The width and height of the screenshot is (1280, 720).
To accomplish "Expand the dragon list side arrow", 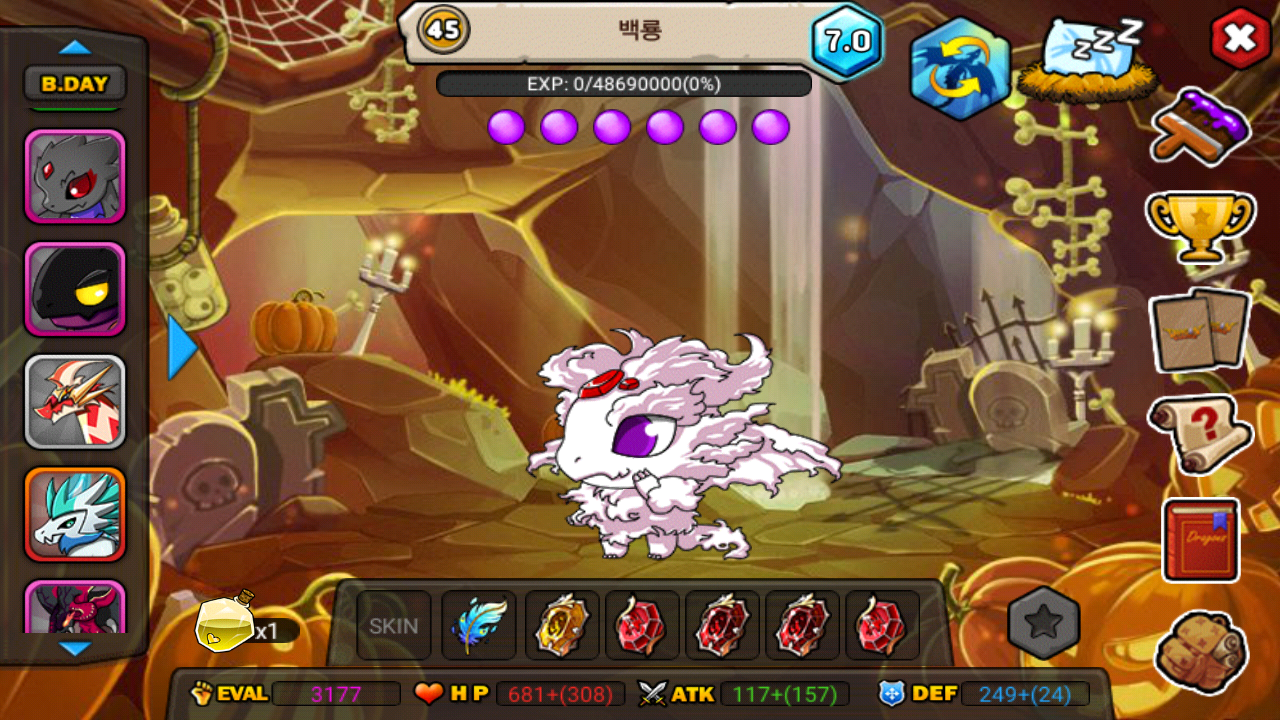I will (182, 347).
